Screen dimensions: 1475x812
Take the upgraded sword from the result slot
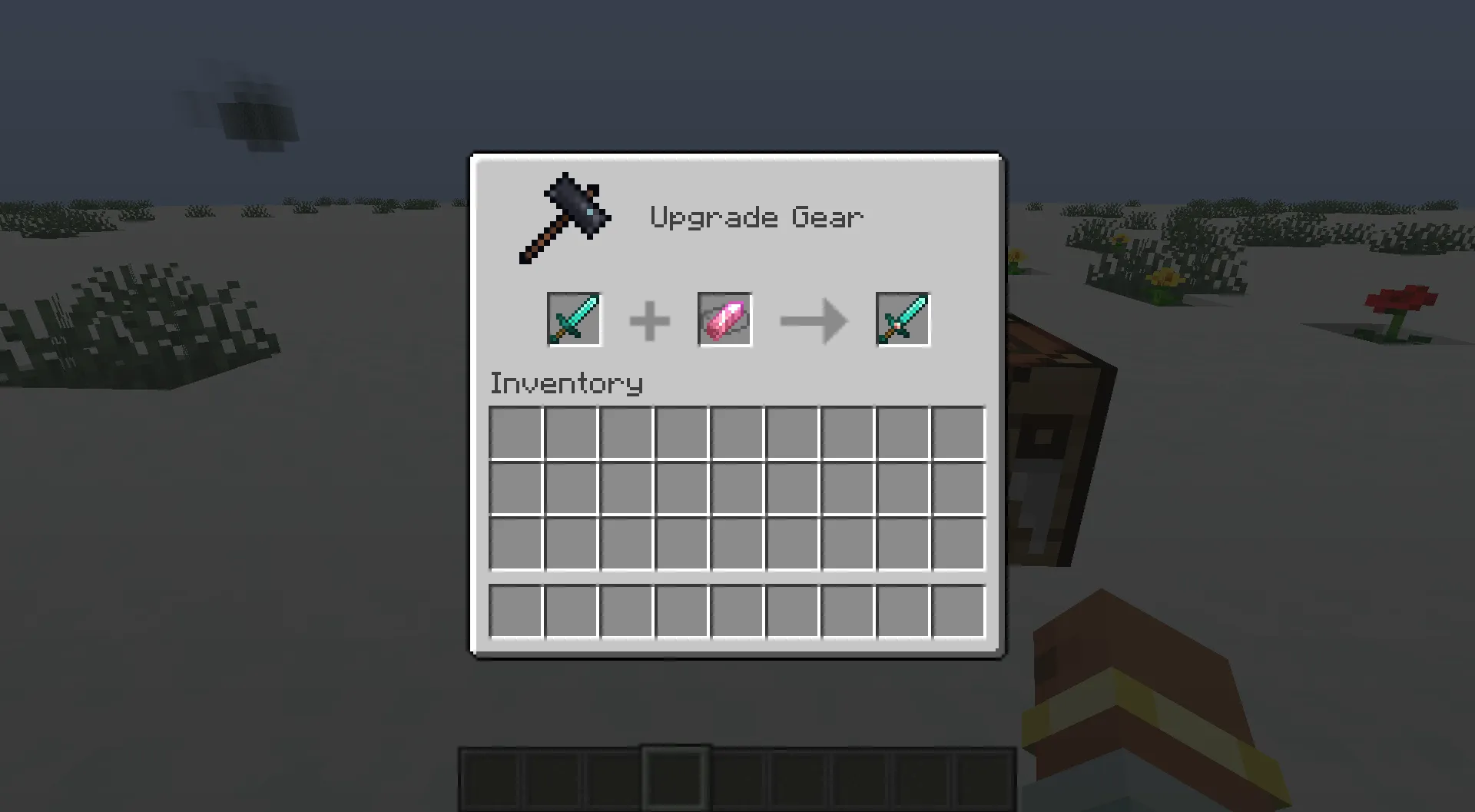pyautogui.click(x=902, y=319)
